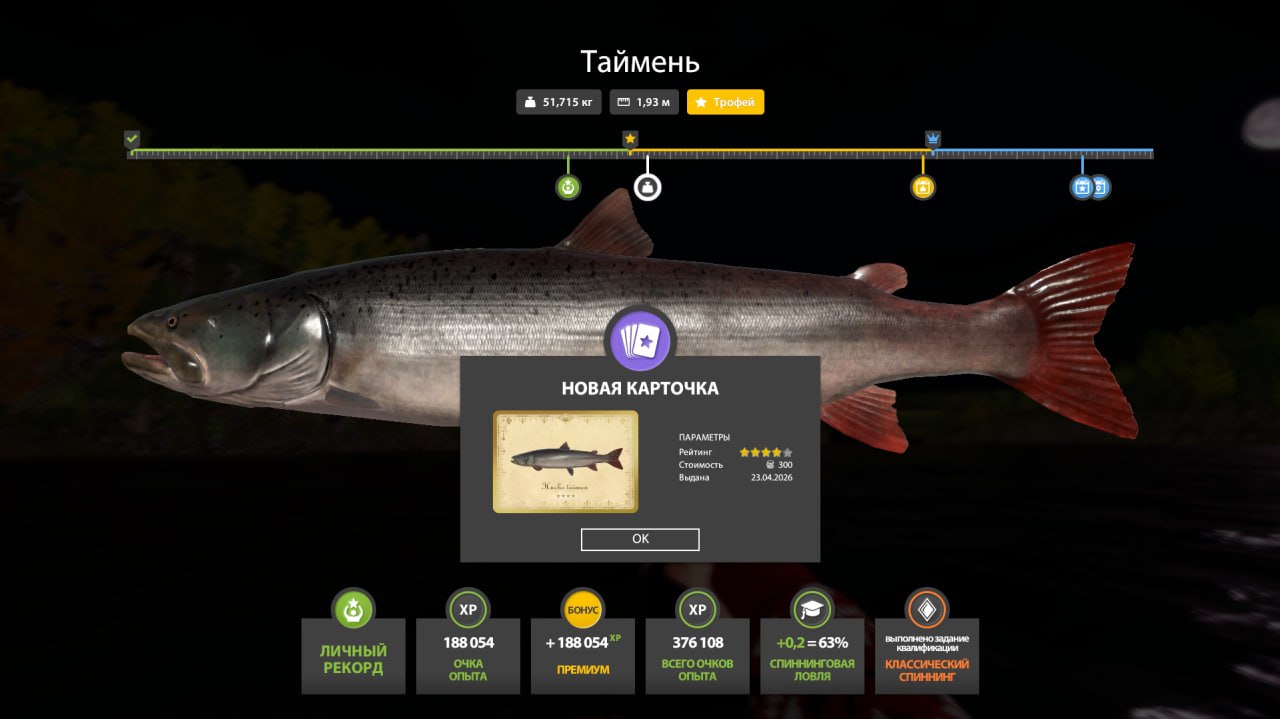Open the Личный рекорд tile
Screen dimensions: 1280x719
[x=353, y=655]
